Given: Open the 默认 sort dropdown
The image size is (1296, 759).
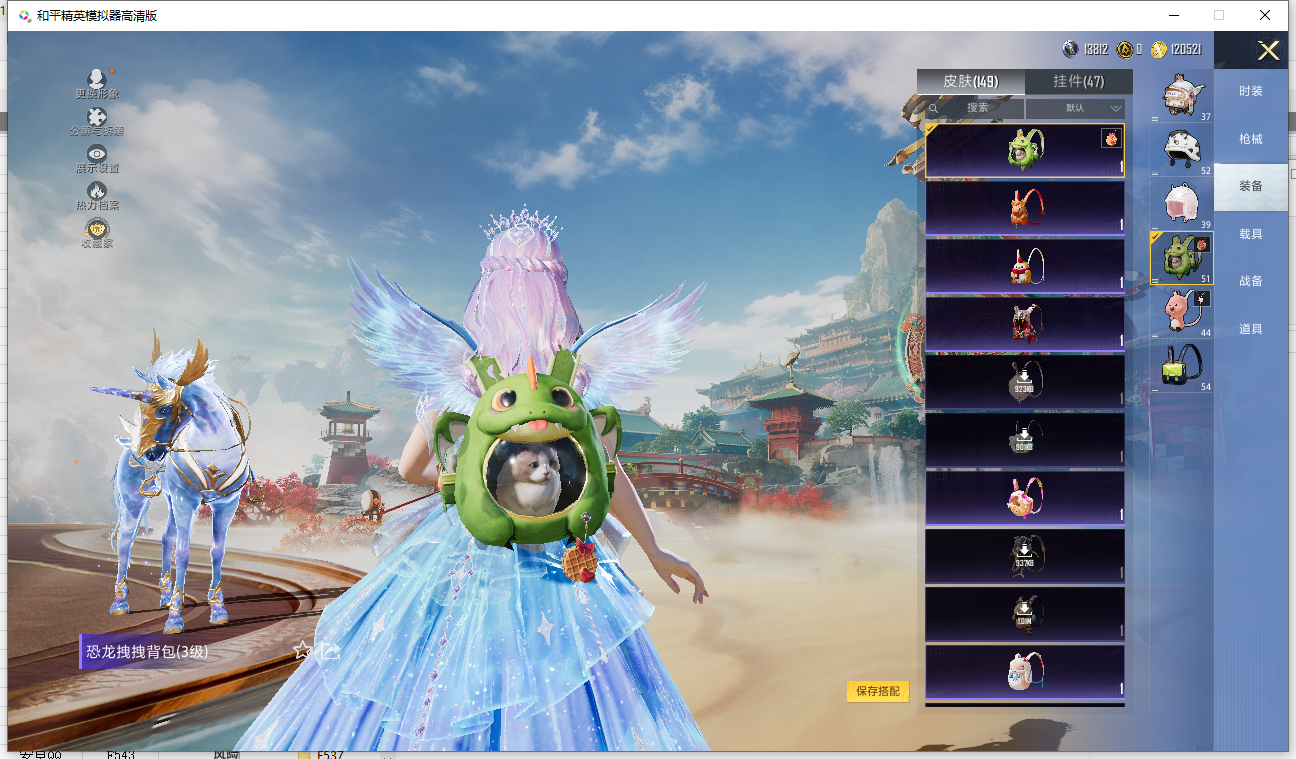Looking at the screenshot, I should 1076,108.
